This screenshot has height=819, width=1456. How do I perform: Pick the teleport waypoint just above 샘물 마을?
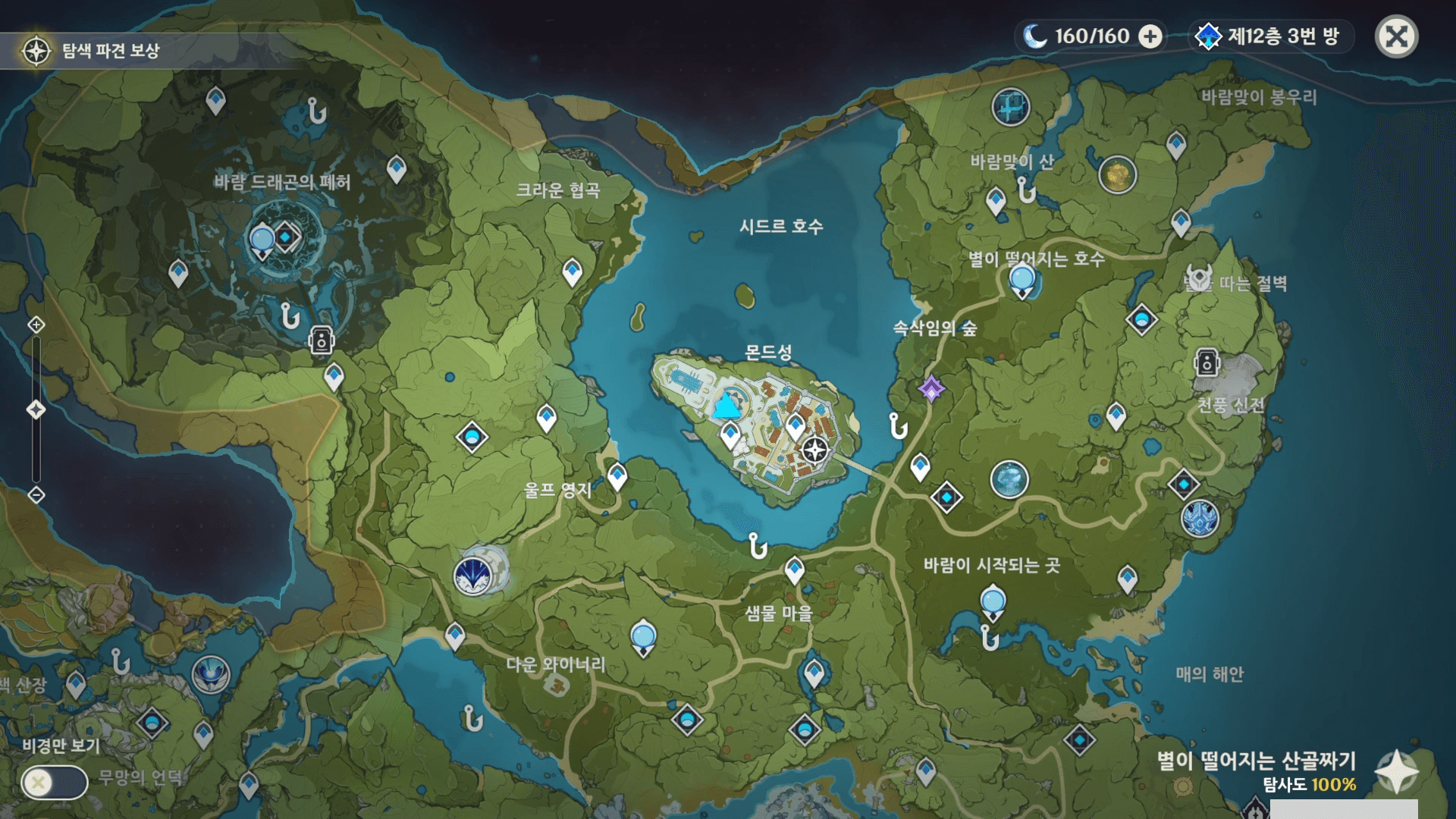click(x=794, y=569)
